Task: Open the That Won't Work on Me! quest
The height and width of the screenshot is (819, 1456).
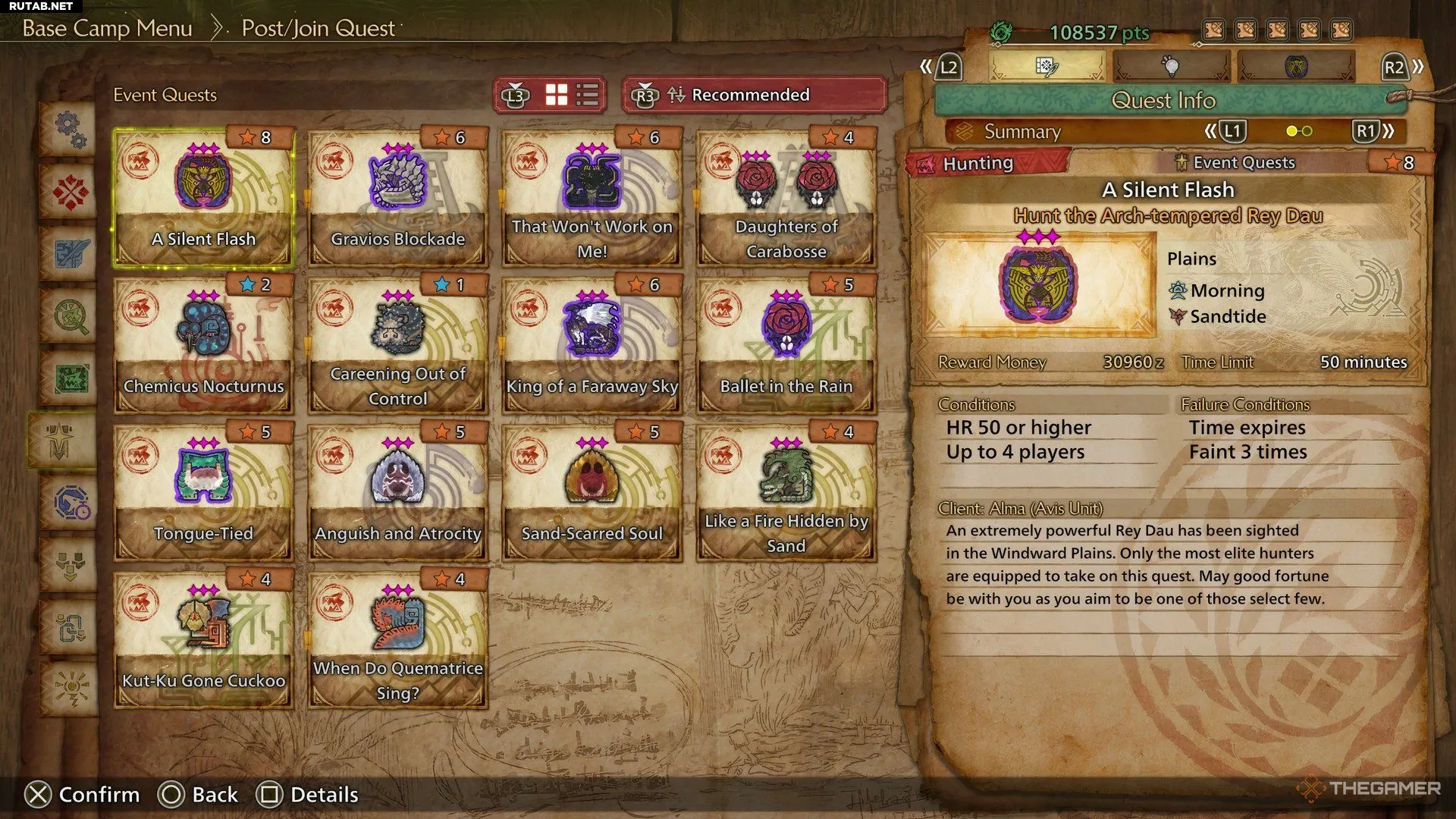Action: (591, 199)
